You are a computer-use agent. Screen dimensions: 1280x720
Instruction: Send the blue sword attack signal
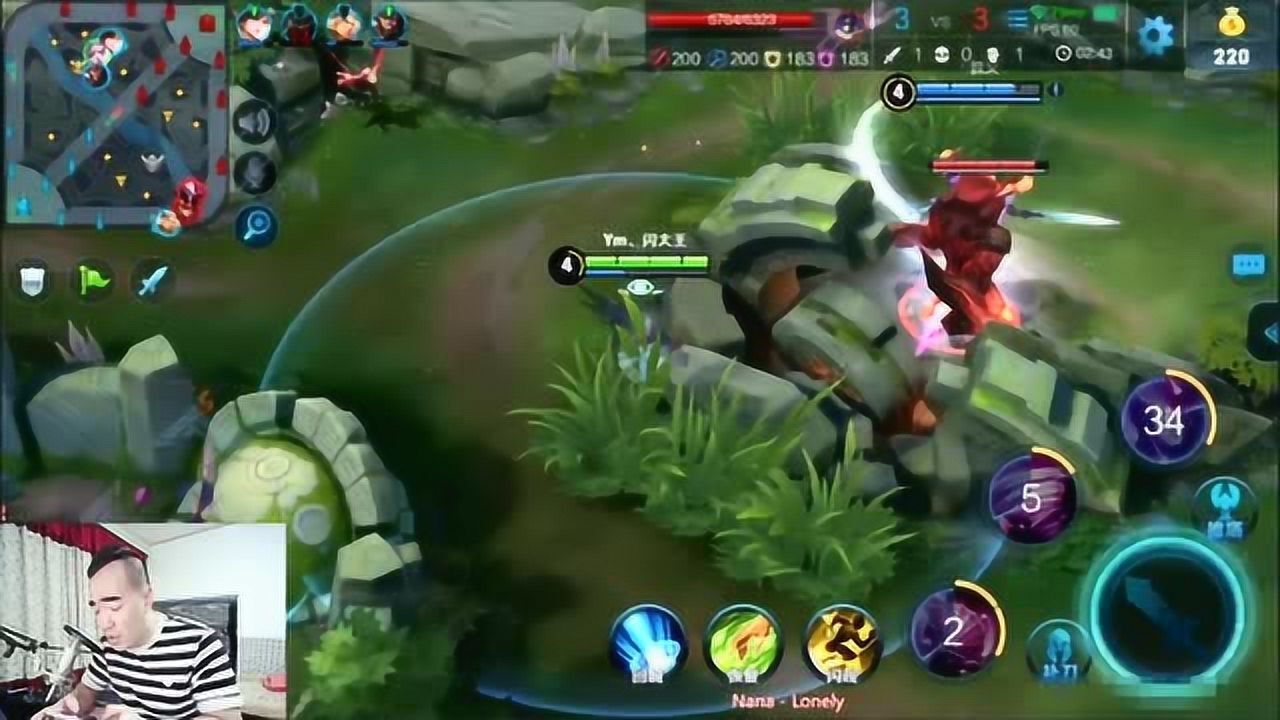click(153, 281)
